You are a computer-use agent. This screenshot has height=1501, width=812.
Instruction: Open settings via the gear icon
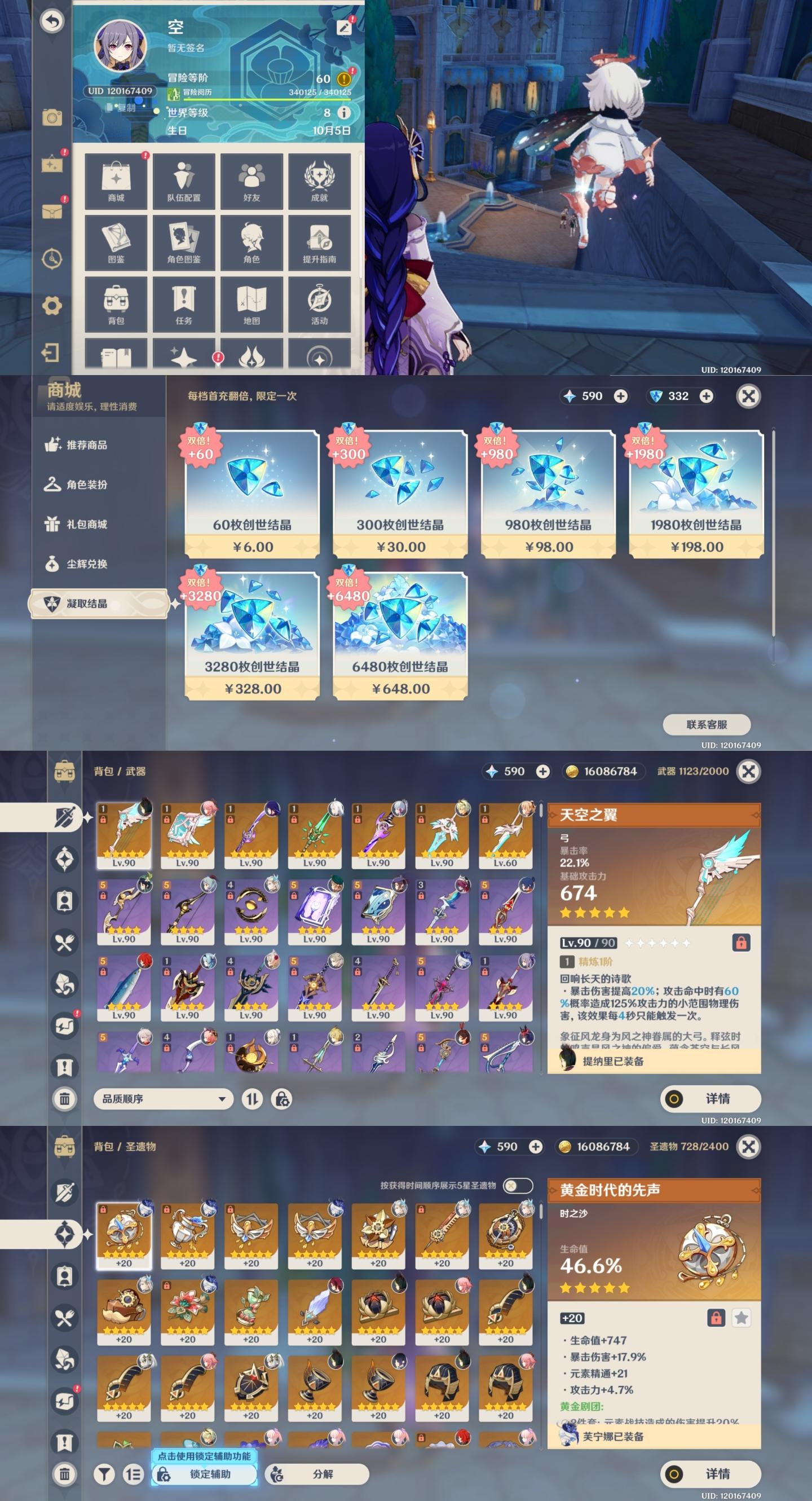[x=52, y=305]
